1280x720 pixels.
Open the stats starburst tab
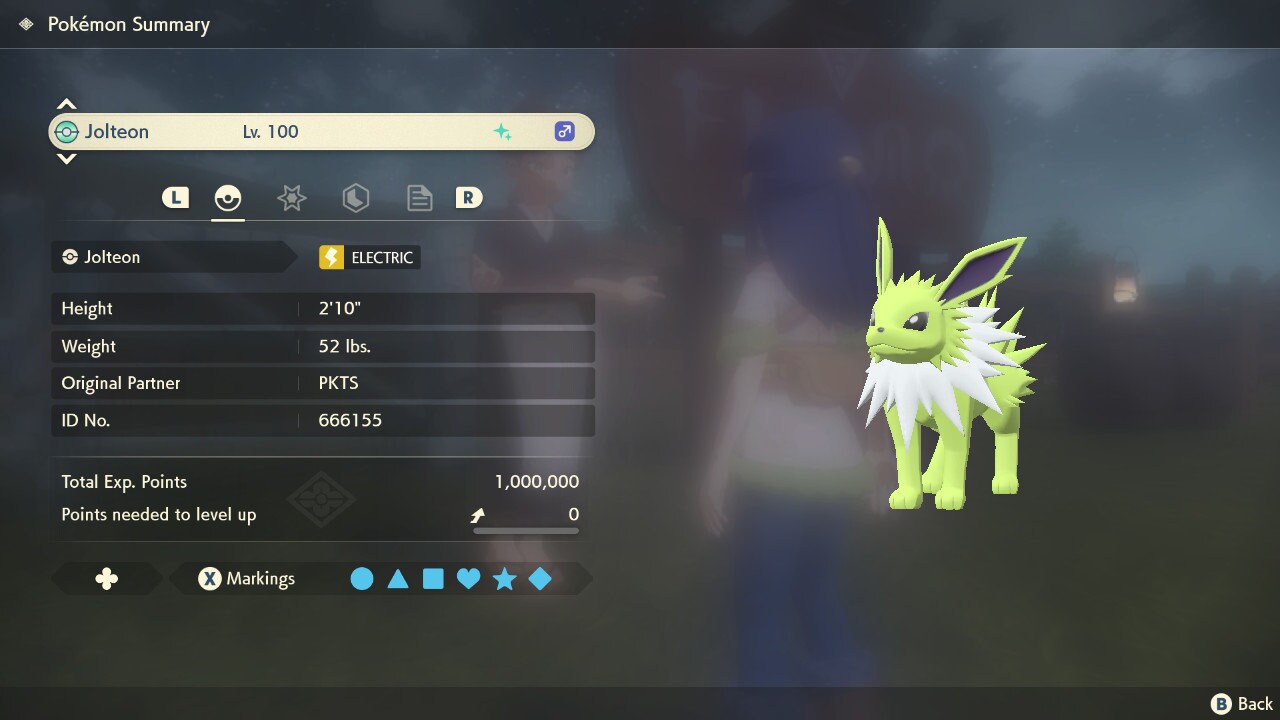(x=291, y=198)
